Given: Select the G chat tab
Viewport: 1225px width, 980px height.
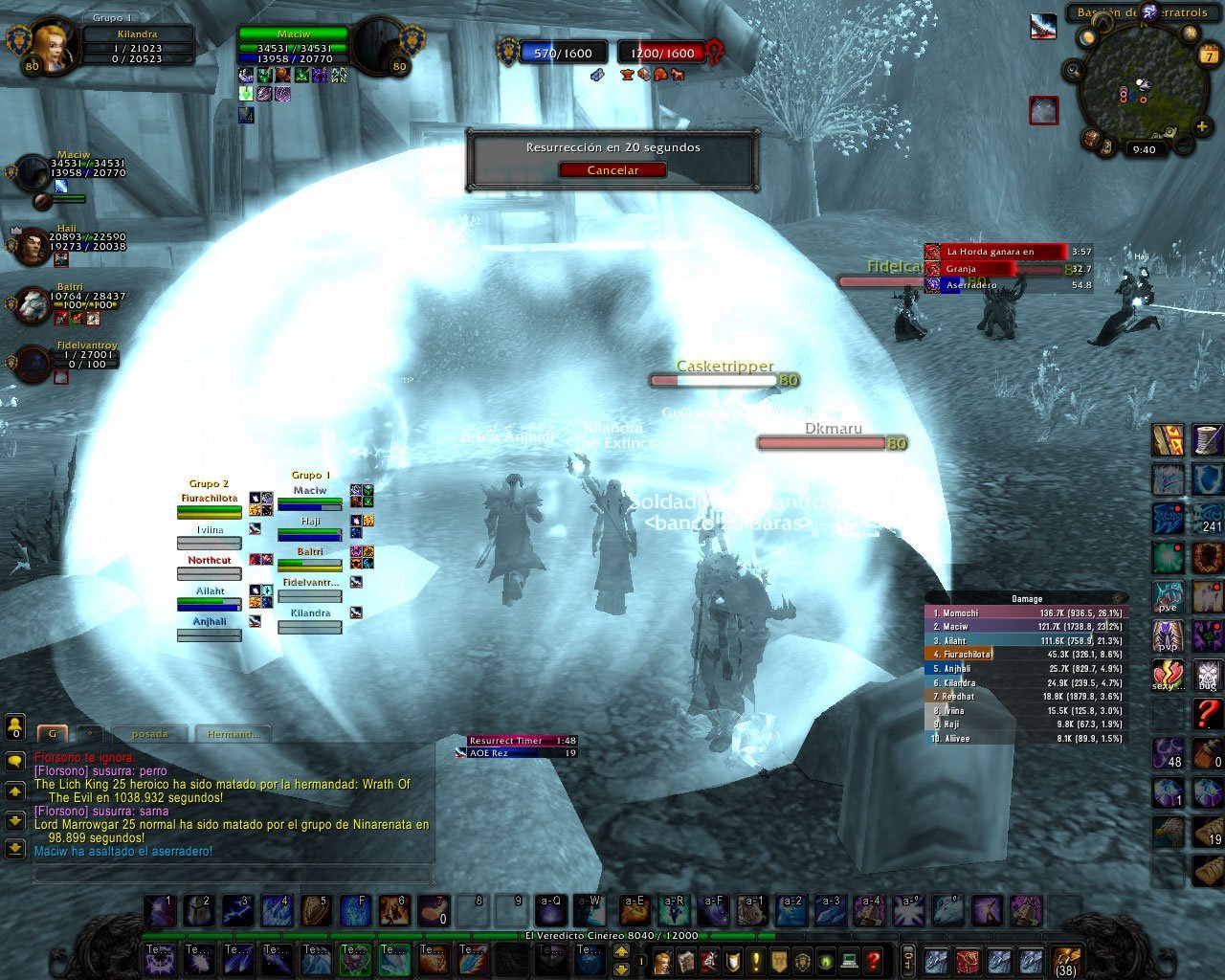Looking at the screenshot, I should click(x=52, y=734).
